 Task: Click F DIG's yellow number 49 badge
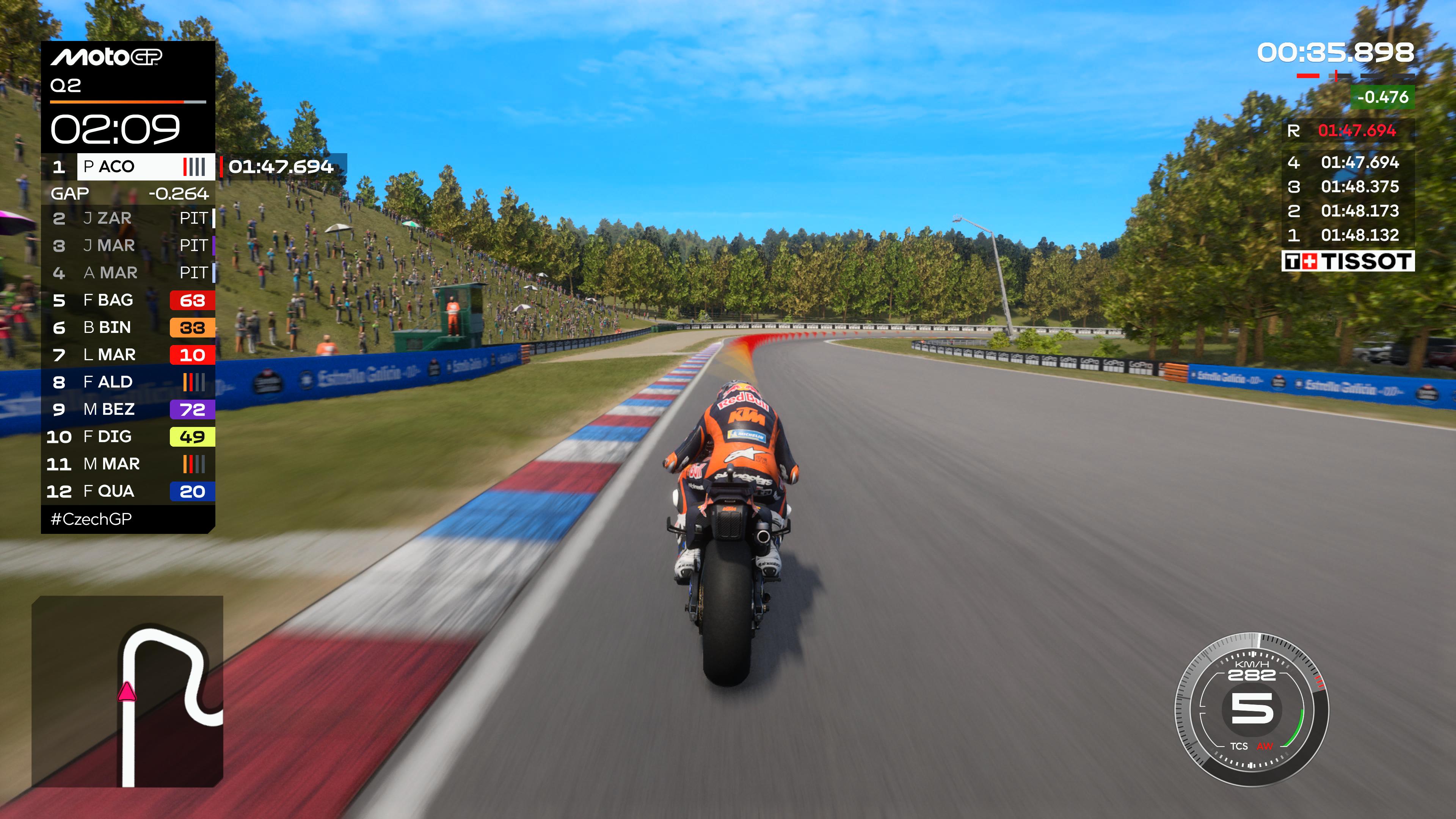[192, 436]
